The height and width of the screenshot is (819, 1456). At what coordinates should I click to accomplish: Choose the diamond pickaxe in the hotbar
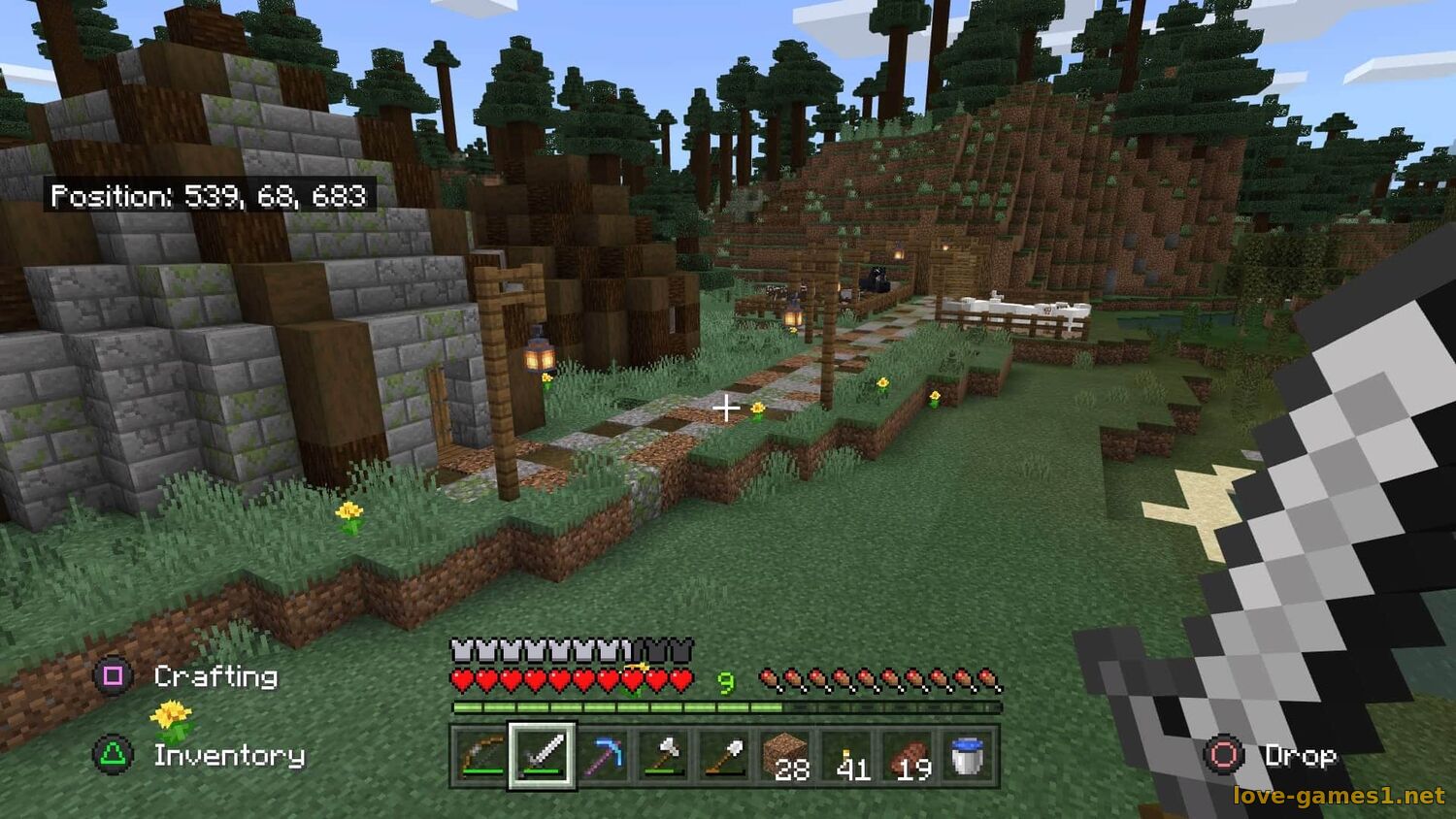tap(604, 756)
